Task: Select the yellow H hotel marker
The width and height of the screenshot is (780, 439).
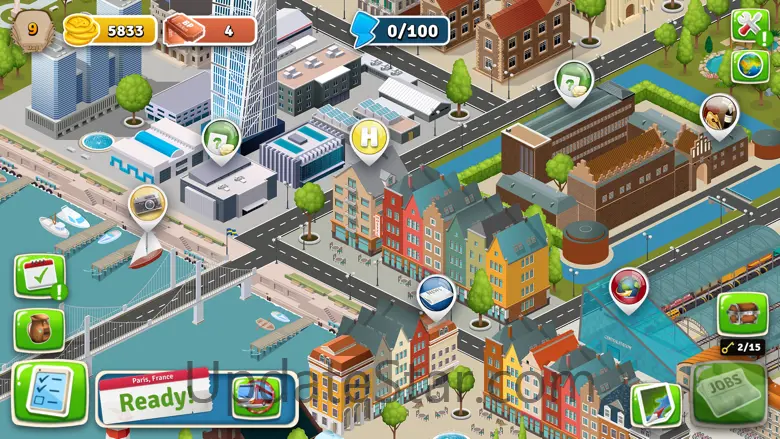Action: point(370,135)
